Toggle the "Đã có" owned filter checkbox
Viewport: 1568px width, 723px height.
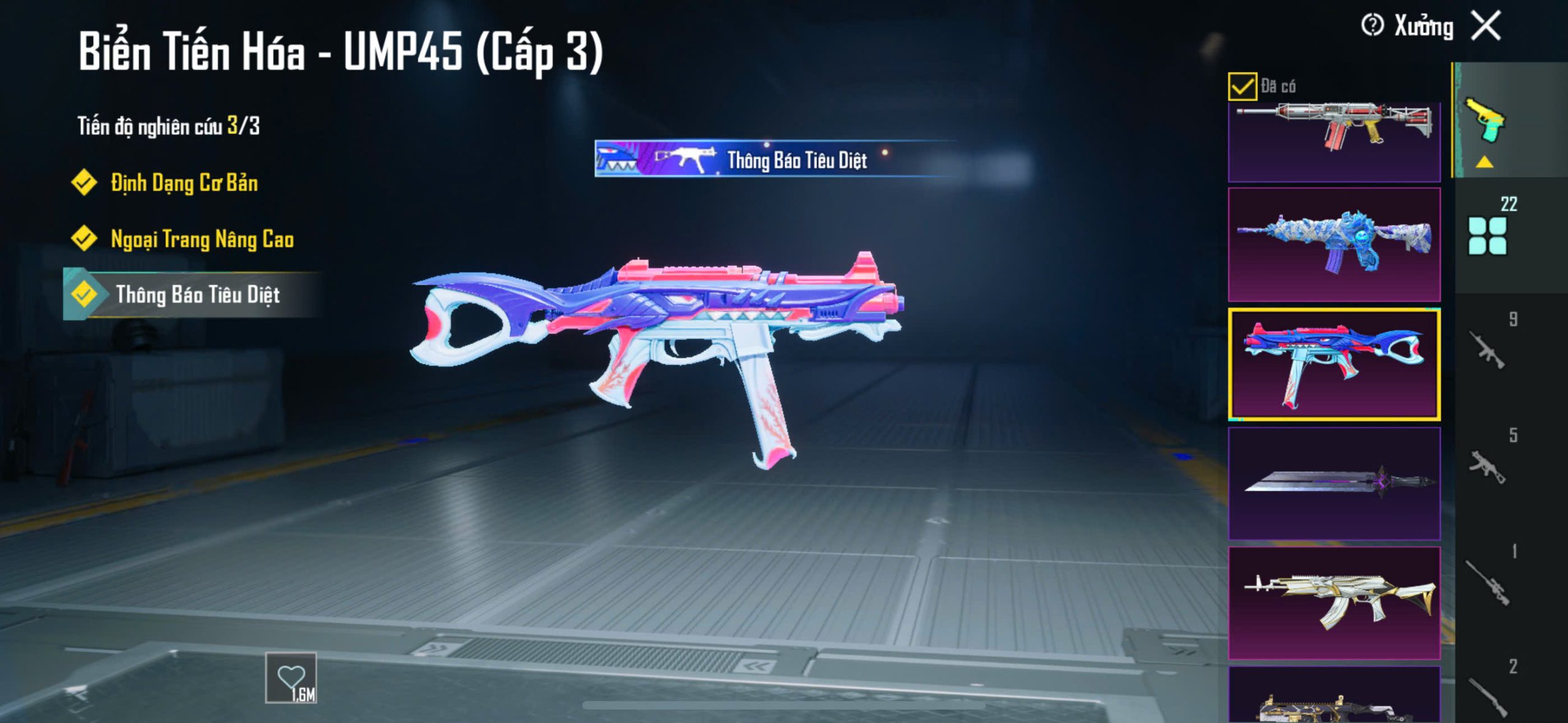[x=1242, y=86]
